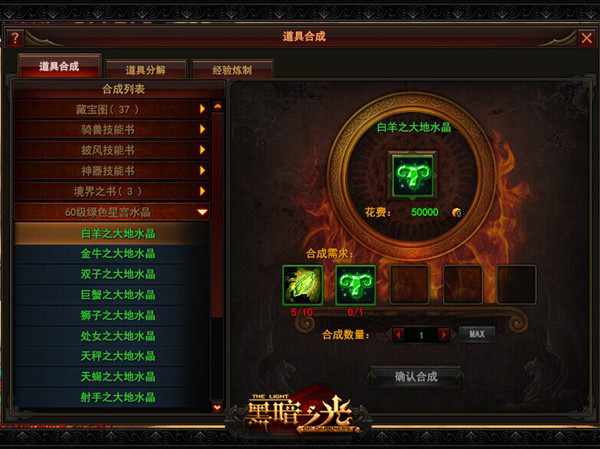This screenshot has height=449, width=600.
Task: Choose 天蝎之大地水晶 entry
Action: click(x=118, y=377)
